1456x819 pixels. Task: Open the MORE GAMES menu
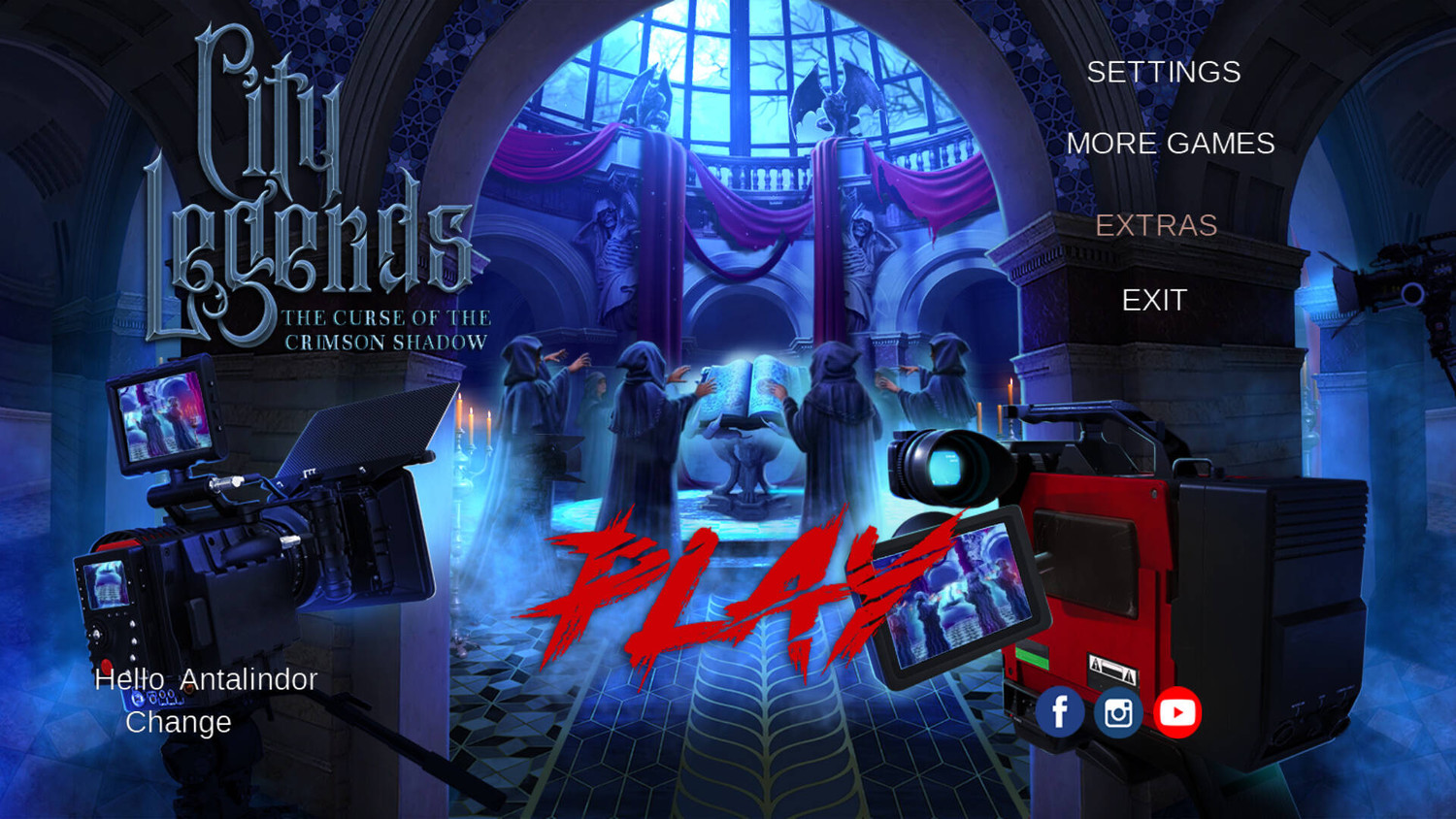[x=1172, y=144]
